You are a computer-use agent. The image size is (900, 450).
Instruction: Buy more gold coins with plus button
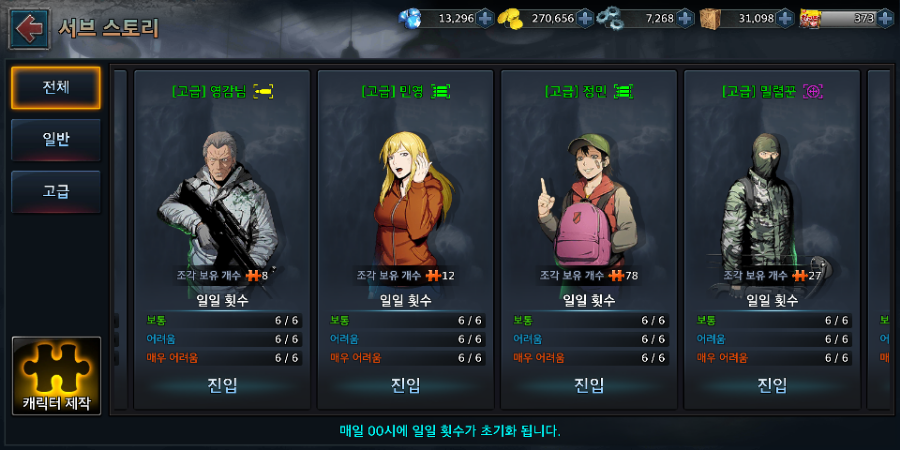586,18
